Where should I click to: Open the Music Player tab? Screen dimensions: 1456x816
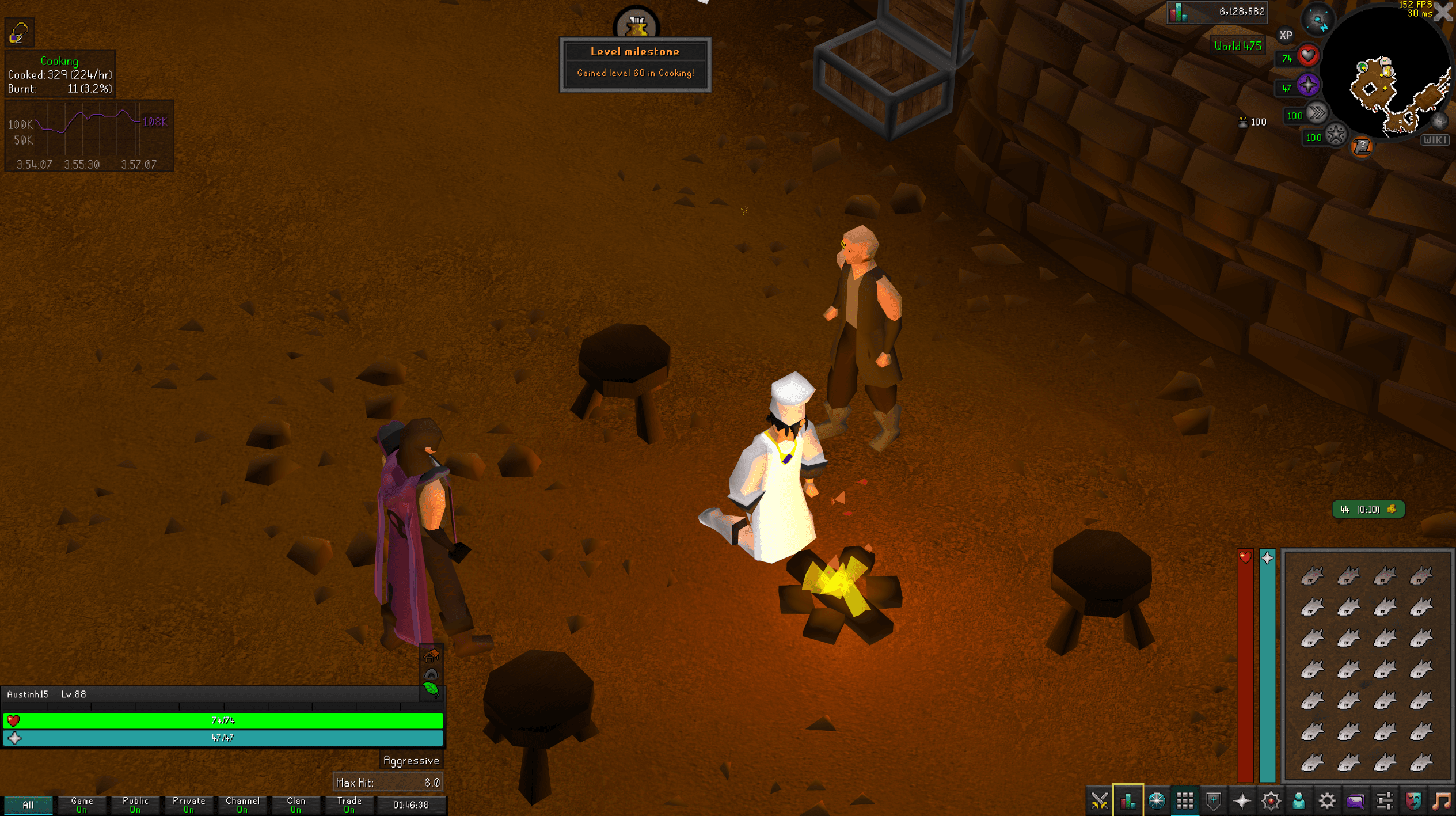point(1442,801)
